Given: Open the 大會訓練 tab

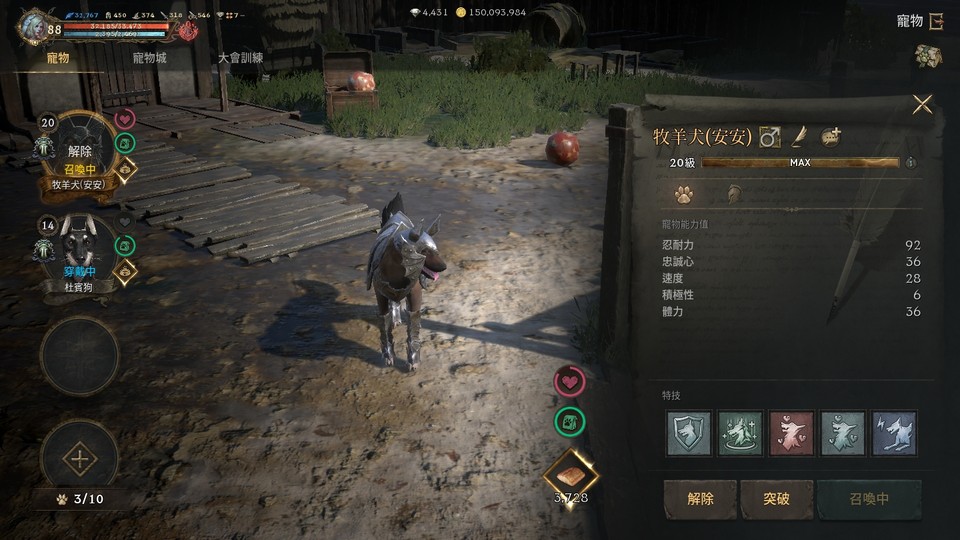Looking at the screenshot, I should click(241, 58).
